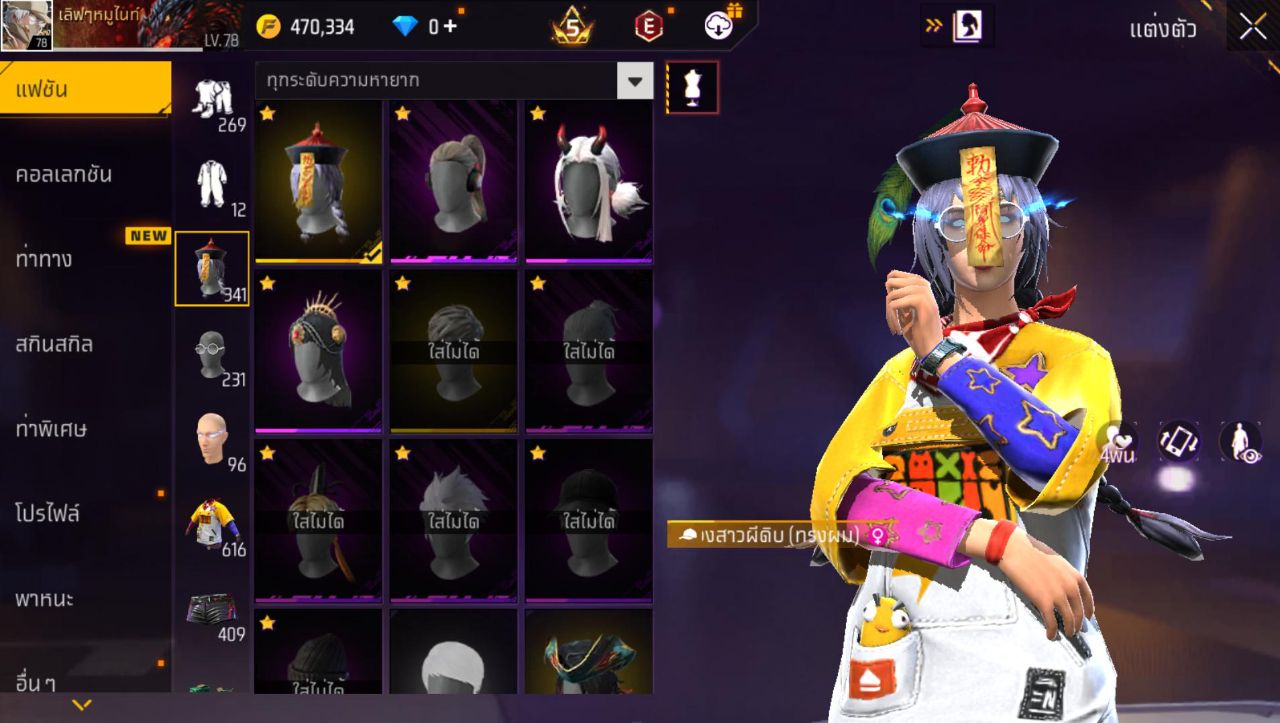
Task: Open the eyeglasses category (231 items)
Action: pyautogui.click(x=213, y=348)
